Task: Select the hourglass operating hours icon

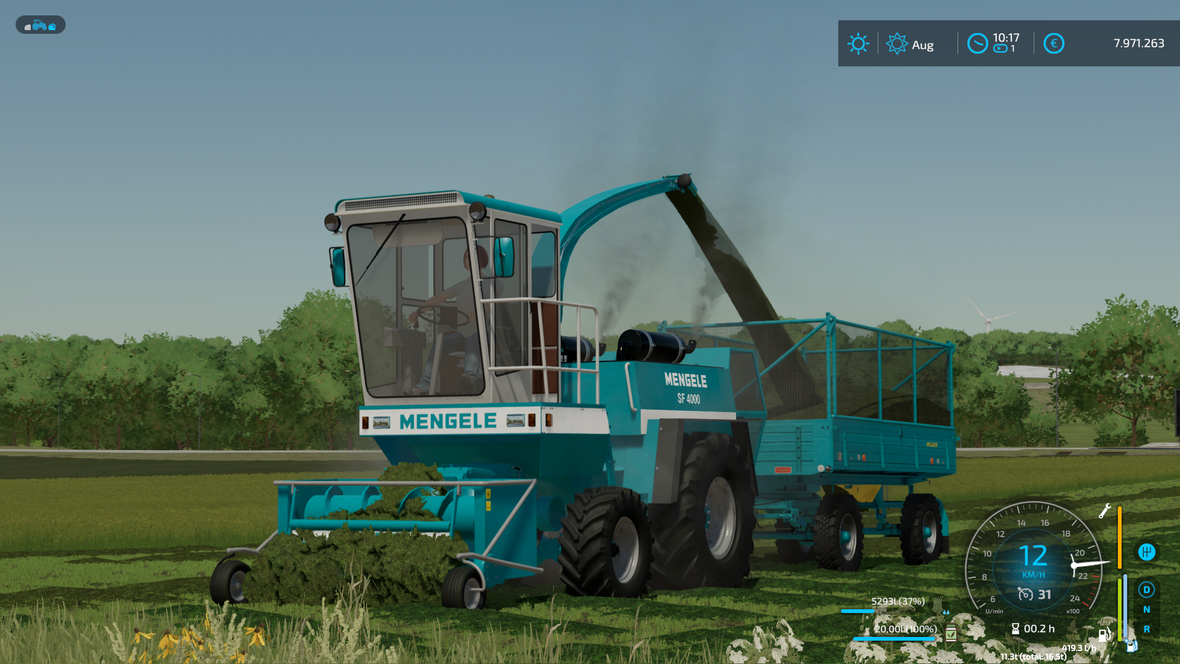Action: (x=1015, y=629)
